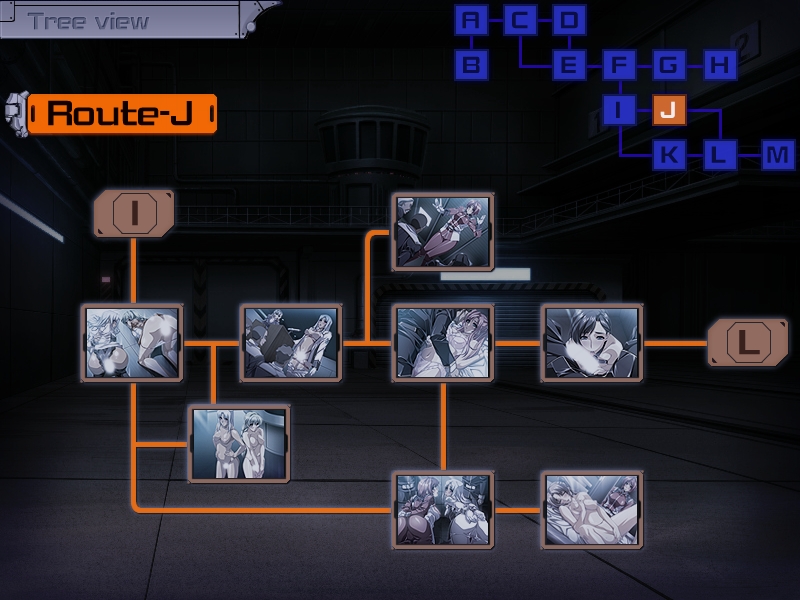Click the highlighted orange J route node
800x600 pixels.
tap(668, 110)
